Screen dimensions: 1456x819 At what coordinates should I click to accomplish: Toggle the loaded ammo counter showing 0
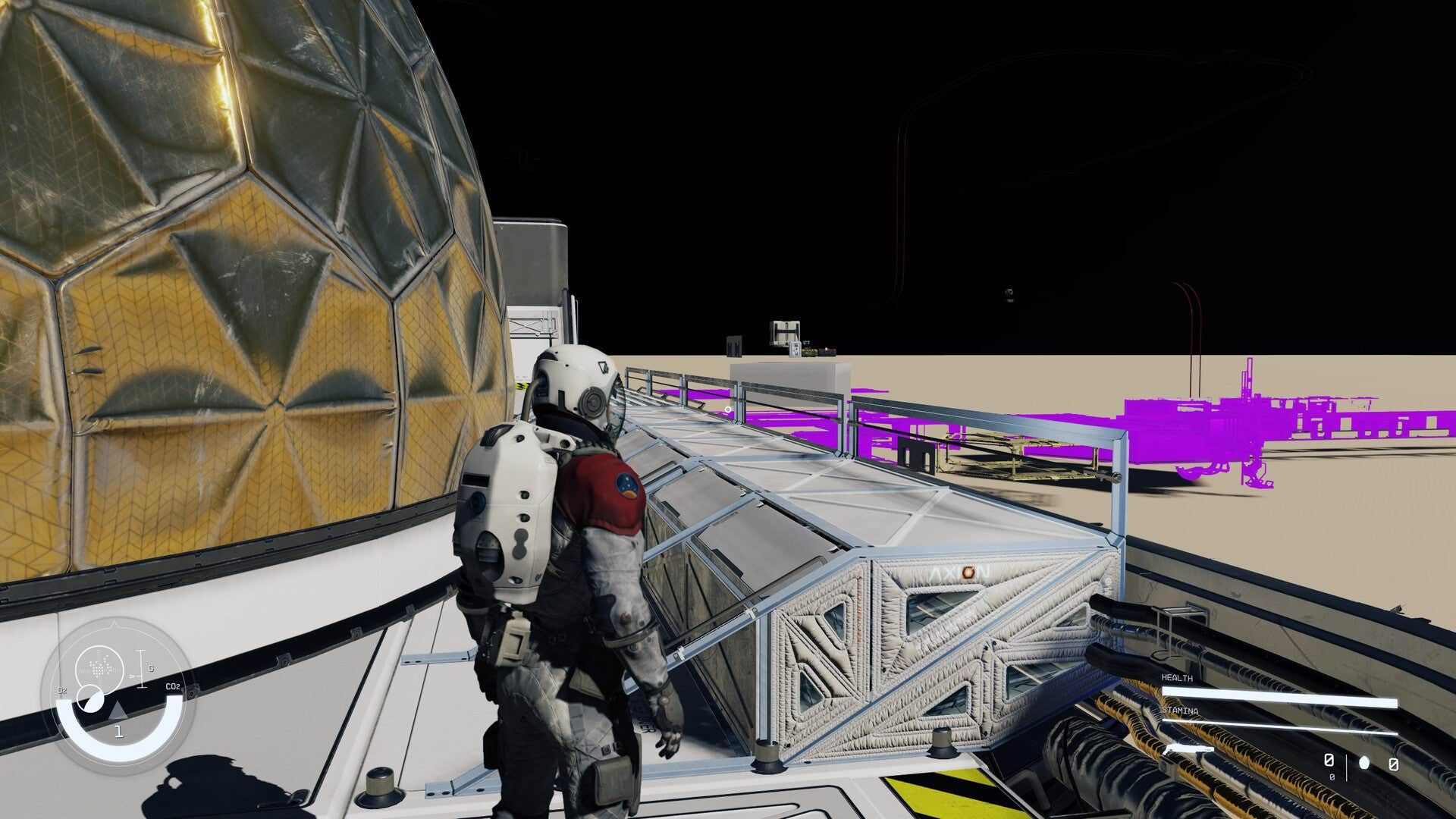pyautogui.click(x=1329, y=761)
